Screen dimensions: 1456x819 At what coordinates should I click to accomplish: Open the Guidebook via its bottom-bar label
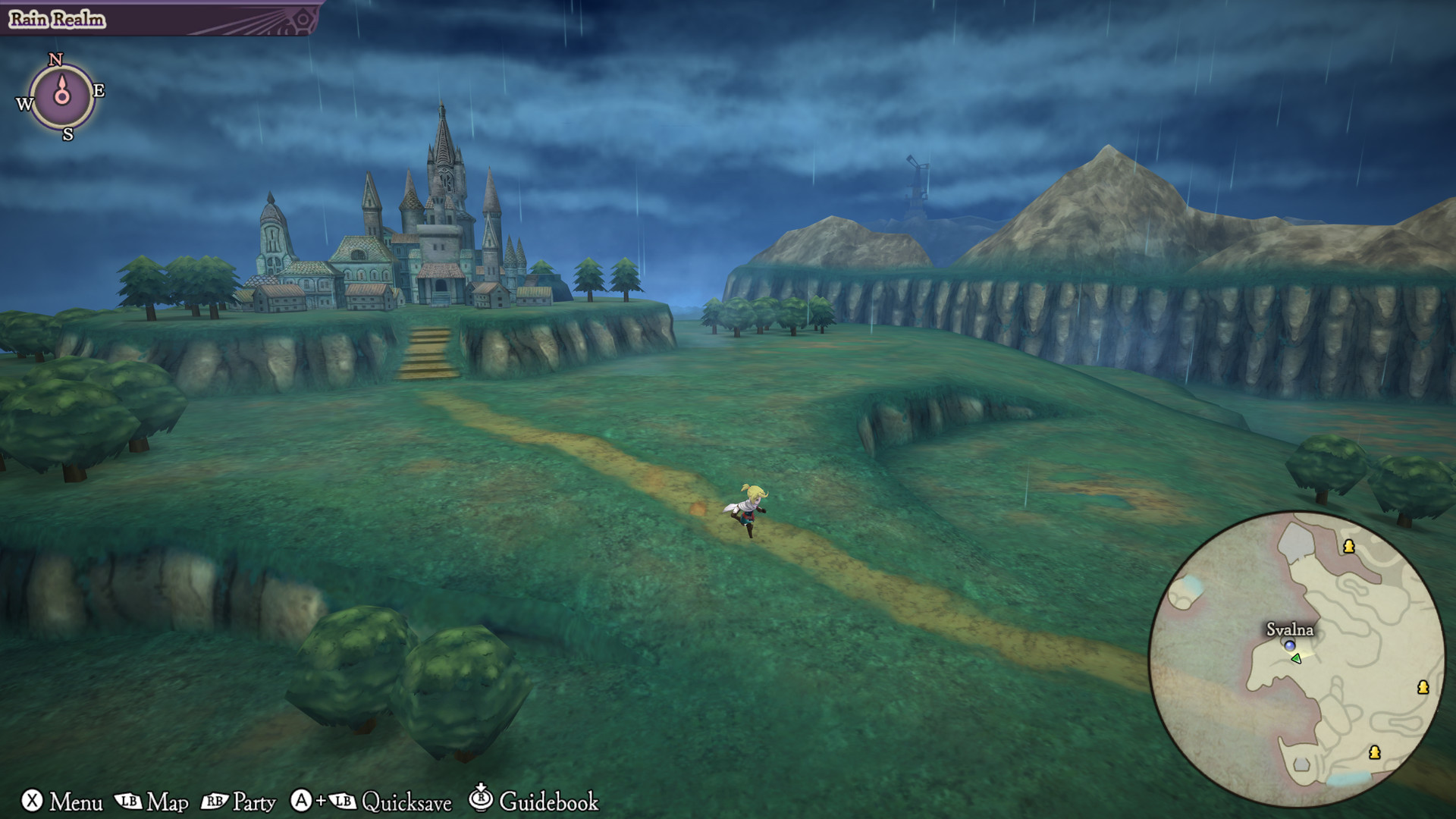tap(551, 802)
